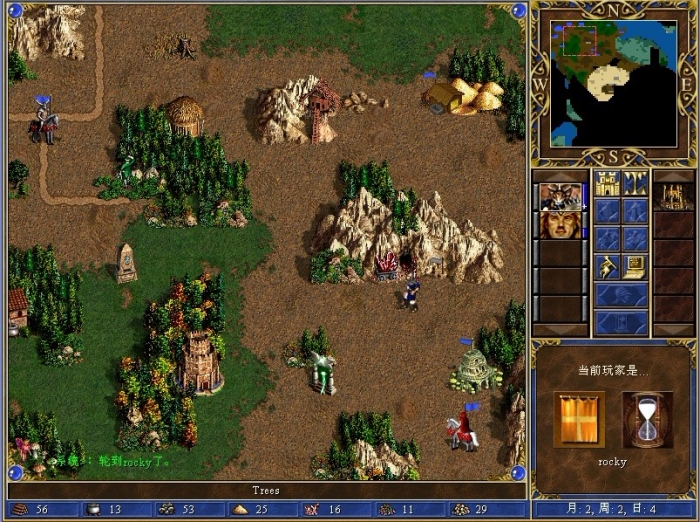This screenshot has width=700, height=522.
Task: Open system options via the computer icon
Action: 635,267
